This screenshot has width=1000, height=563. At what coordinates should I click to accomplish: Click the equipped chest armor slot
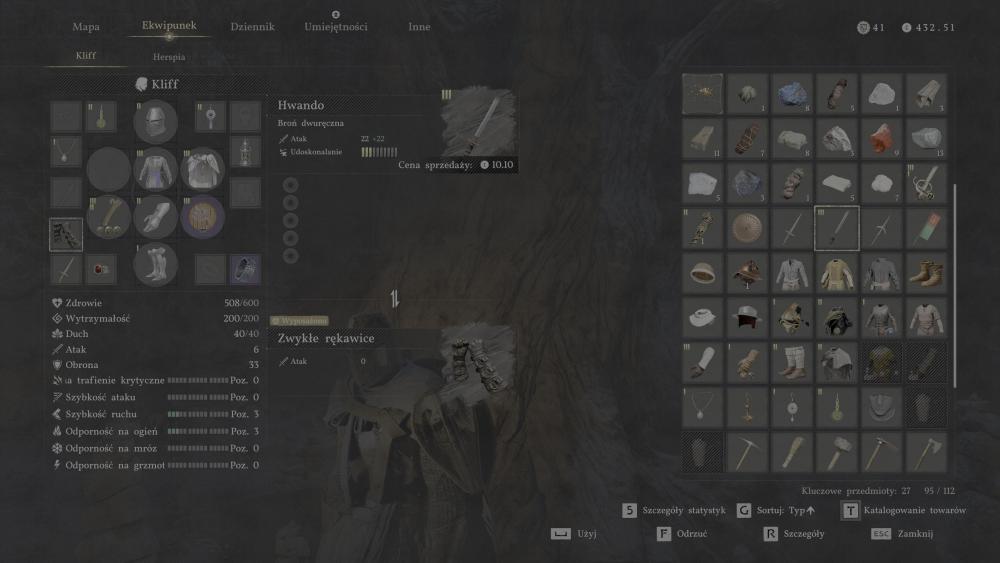pos(155,168)
